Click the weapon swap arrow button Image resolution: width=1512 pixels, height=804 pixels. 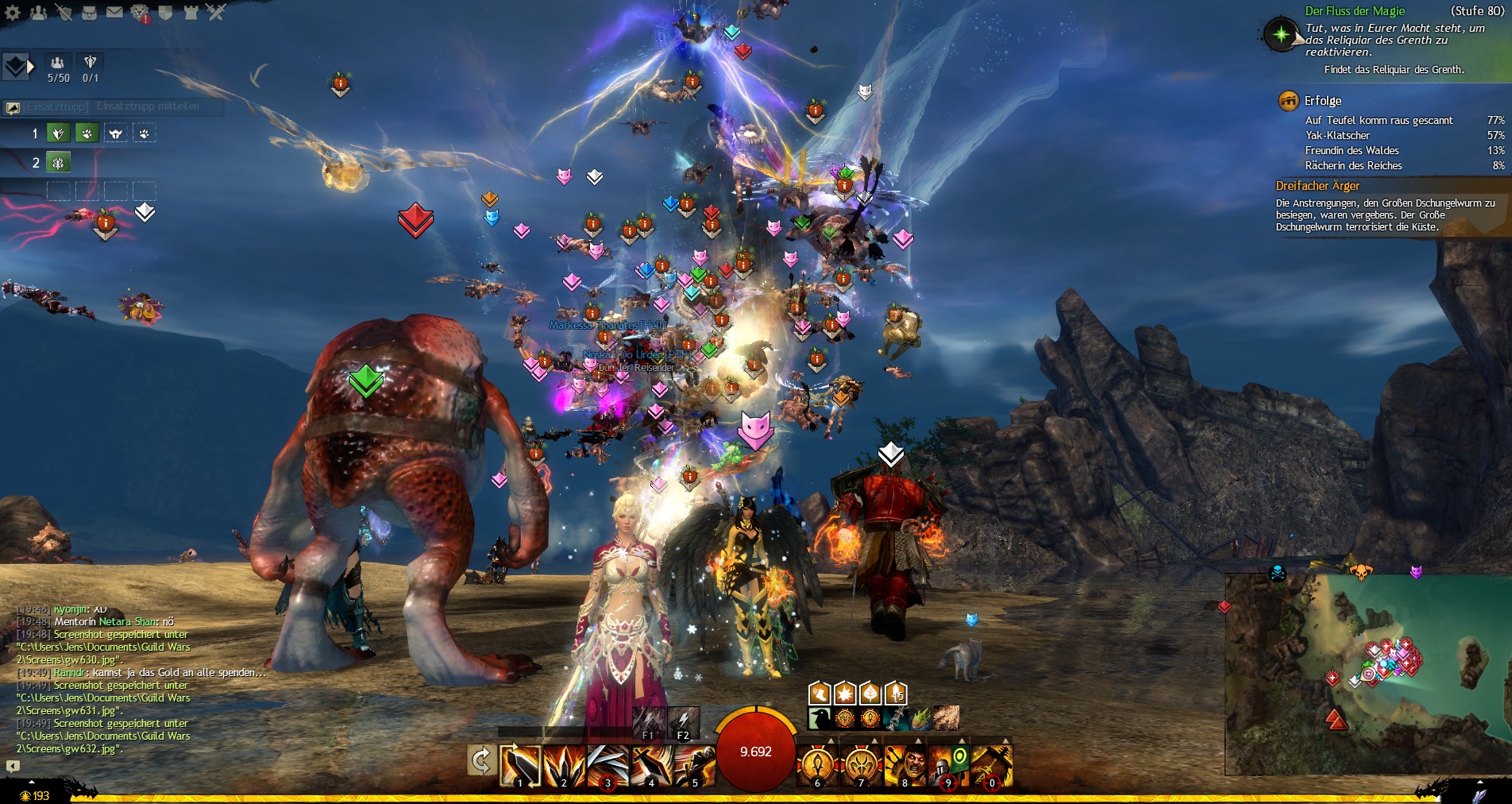(480, 761)
